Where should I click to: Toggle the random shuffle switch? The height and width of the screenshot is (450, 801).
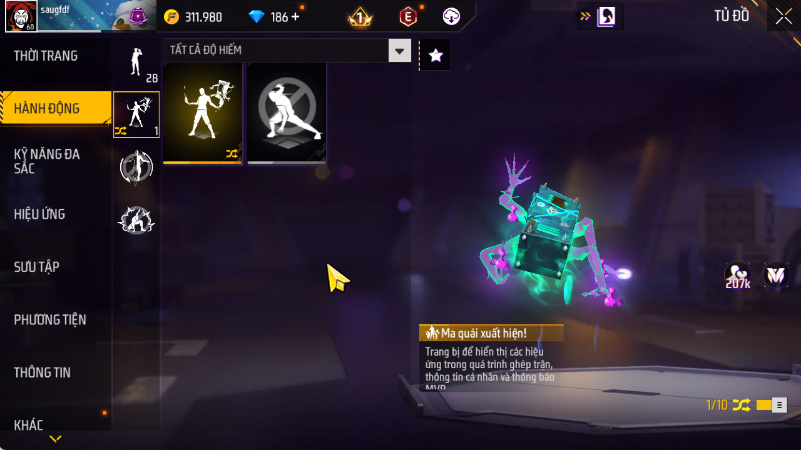[x=771, y=405]
